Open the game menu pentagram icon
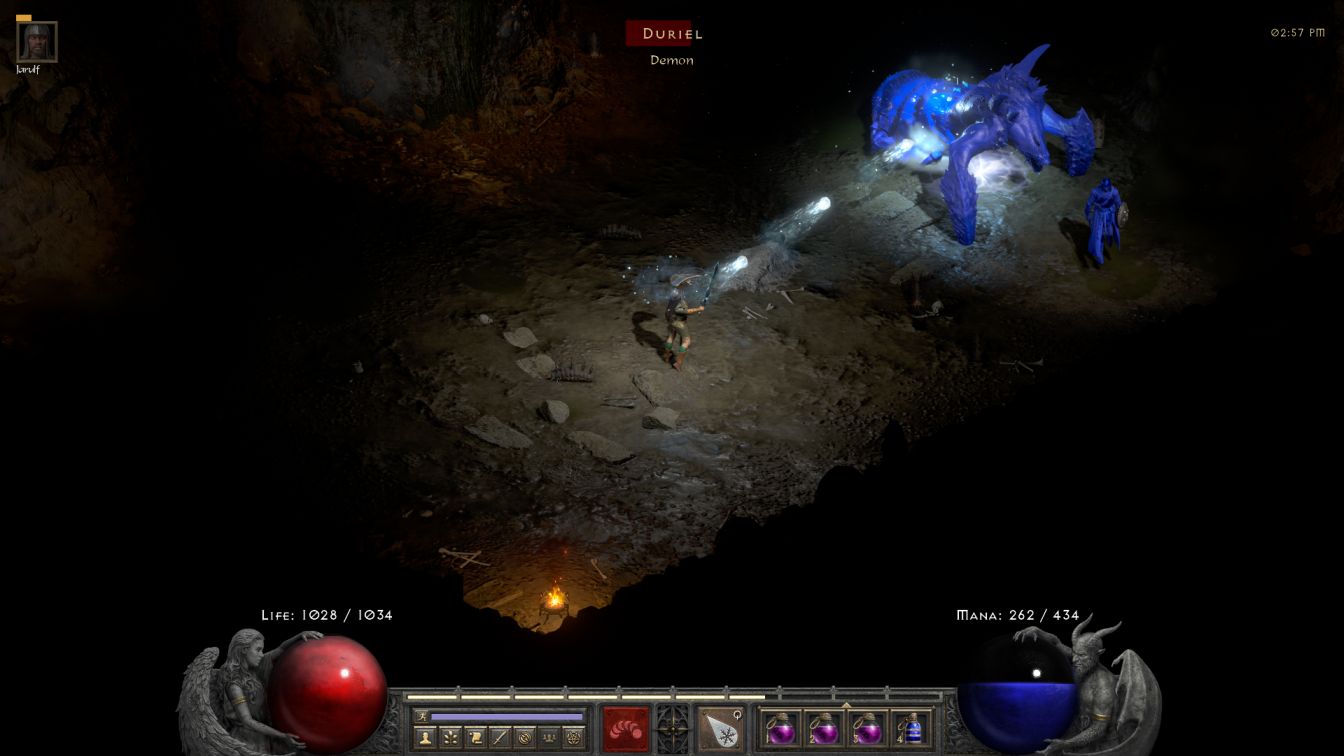 [x=574, y=738]
